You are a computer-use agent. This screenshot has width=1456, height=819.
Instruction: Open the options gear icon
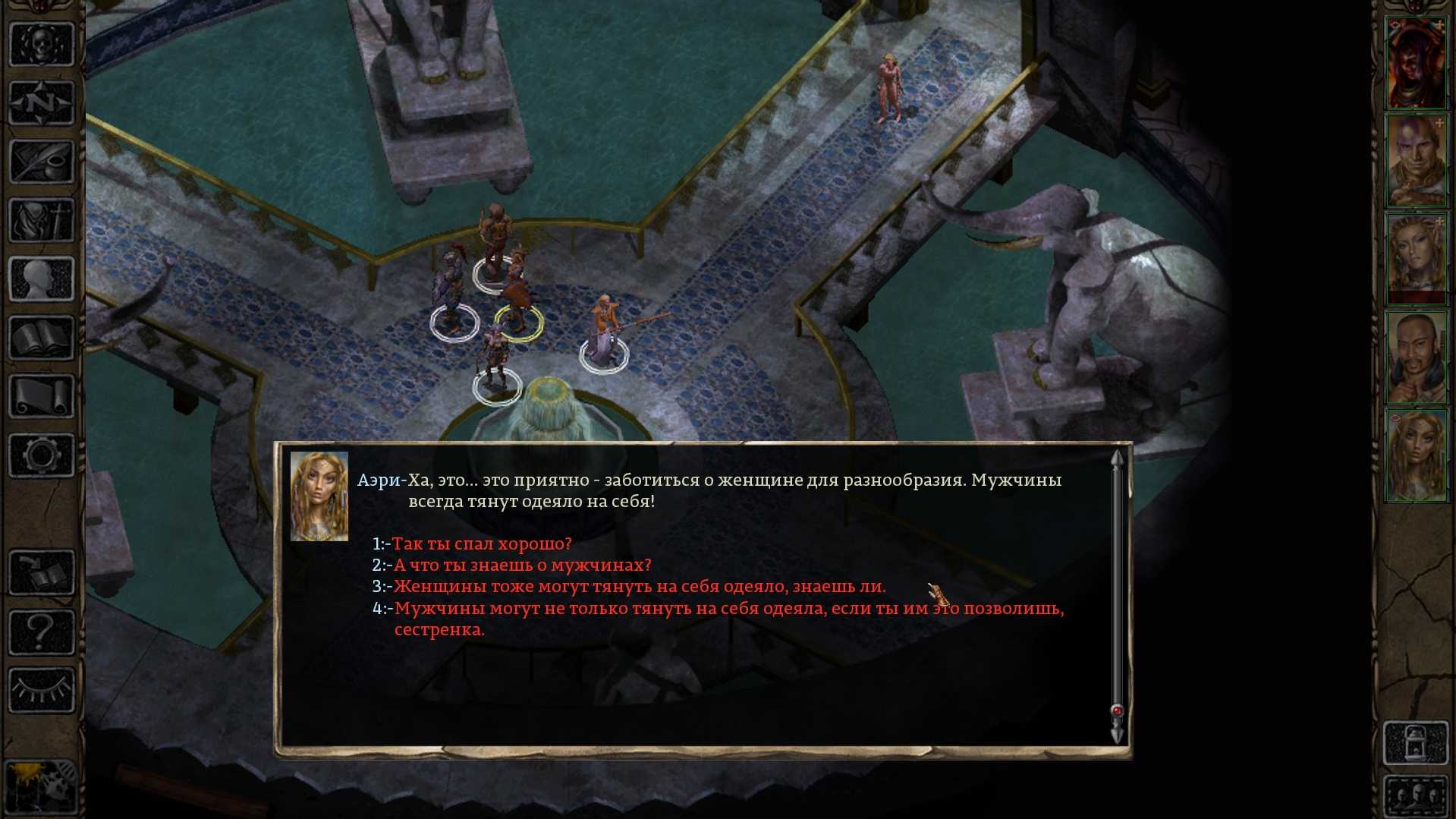pyautogui.click(x=41, y=455)
